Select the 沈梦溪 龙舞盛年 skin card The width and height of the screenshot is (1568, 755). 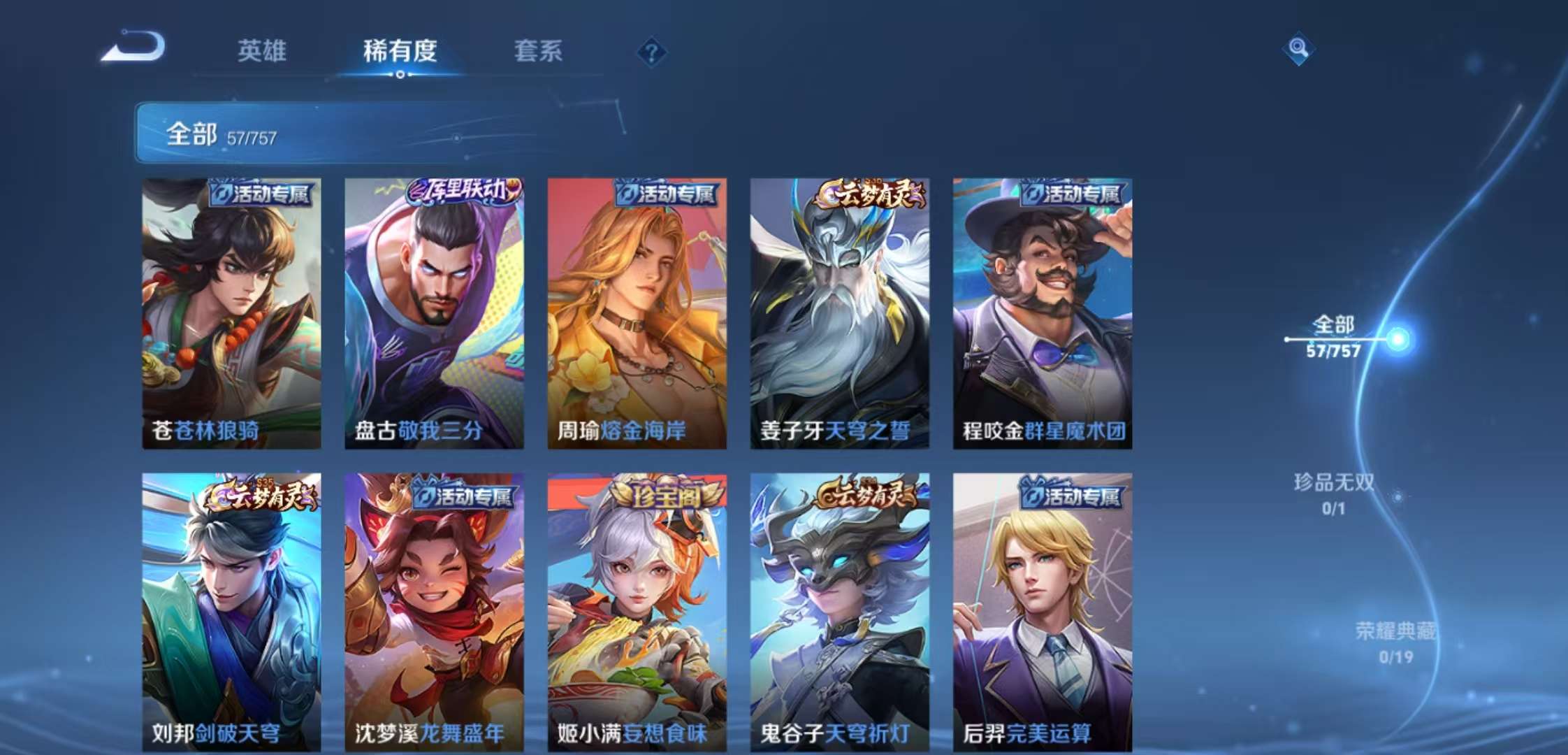pos(434,612)
